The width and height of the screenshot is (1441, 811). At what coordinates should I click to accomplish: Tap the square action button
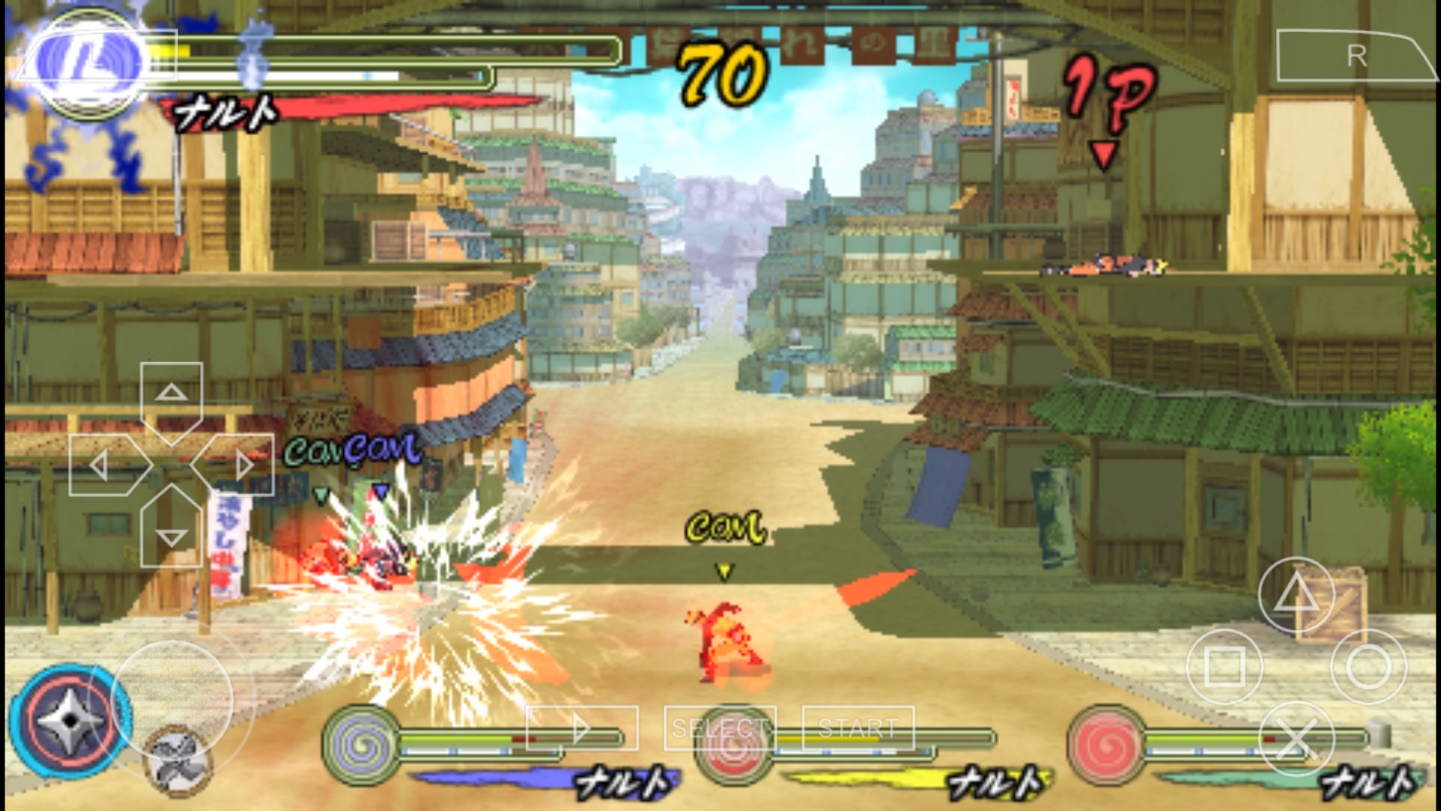[x=1224, y=667]
